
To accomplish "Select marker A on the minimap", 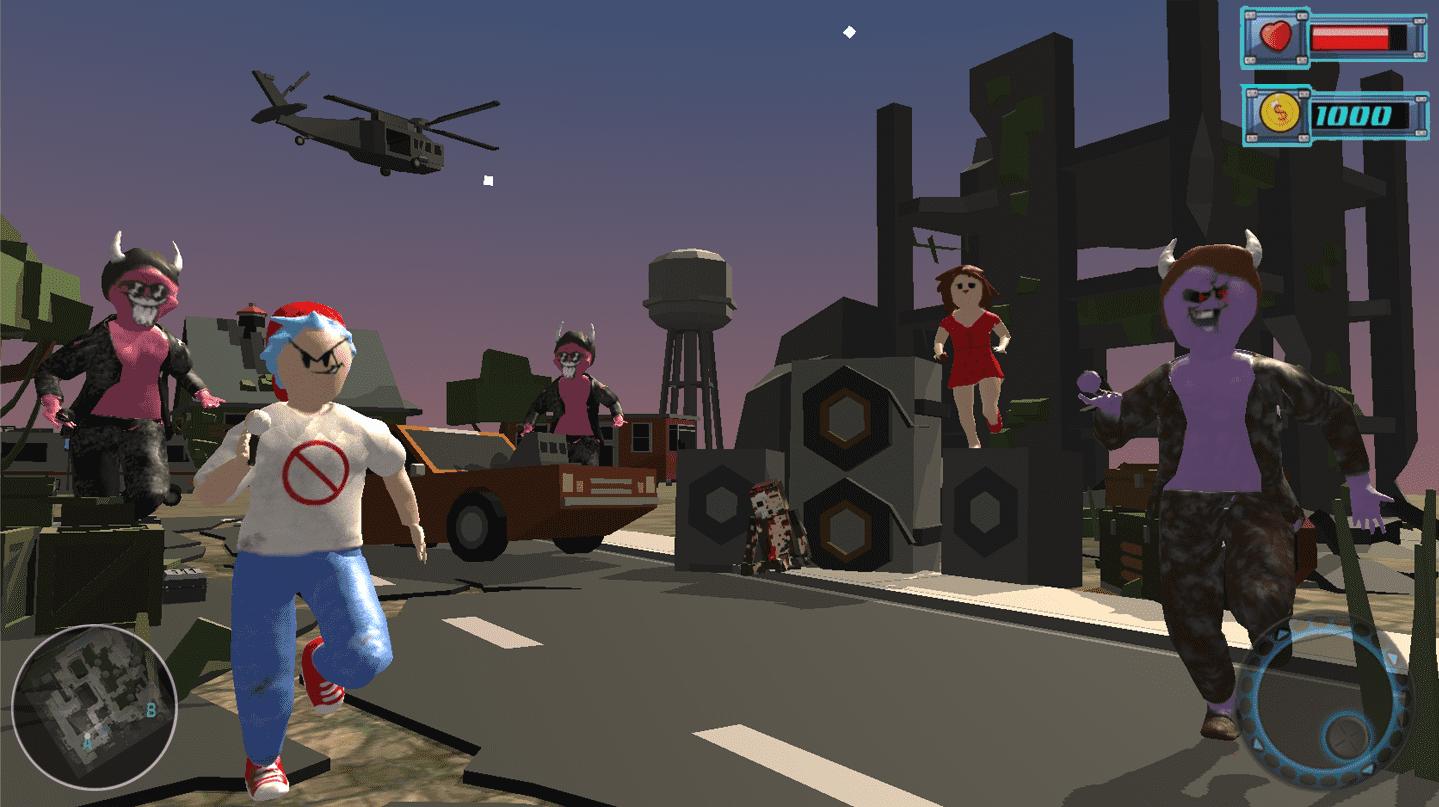I will [x=87, y=741].
